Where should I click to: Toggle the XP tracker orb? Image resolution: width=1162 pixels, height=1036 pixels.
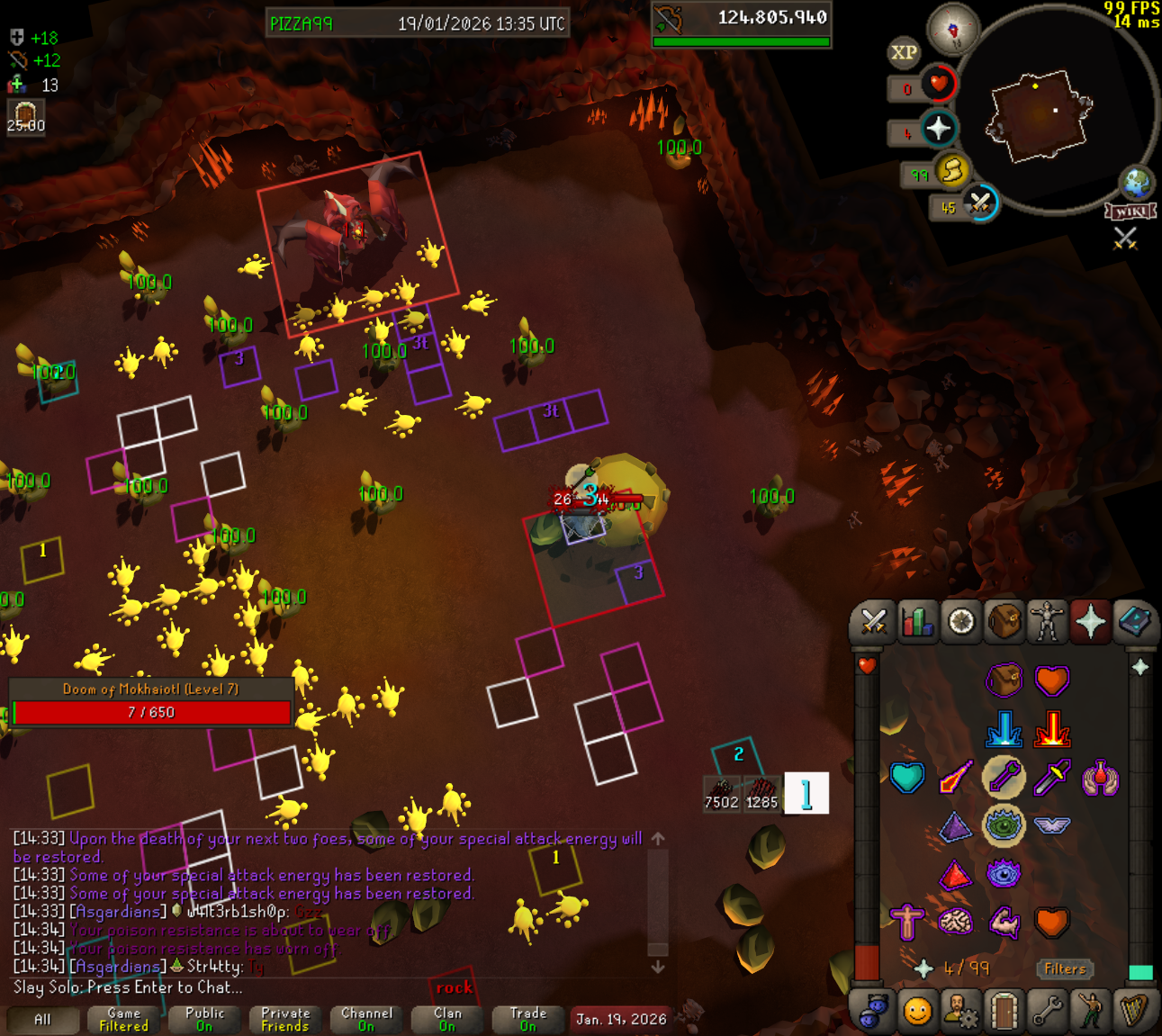[x=904, y=52]
